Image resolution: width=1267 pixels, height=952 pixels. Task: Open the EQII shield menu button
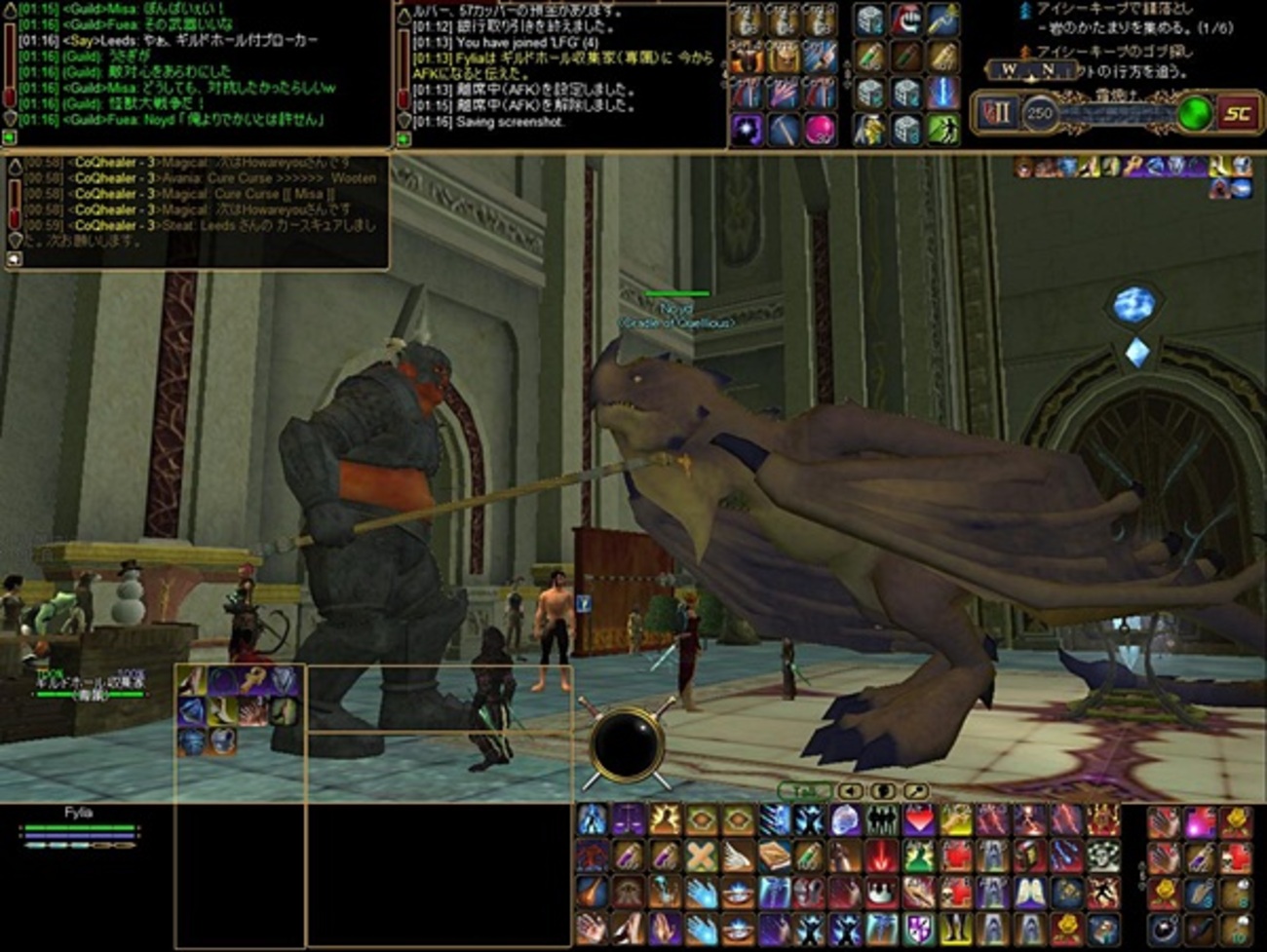pos(995,113)
